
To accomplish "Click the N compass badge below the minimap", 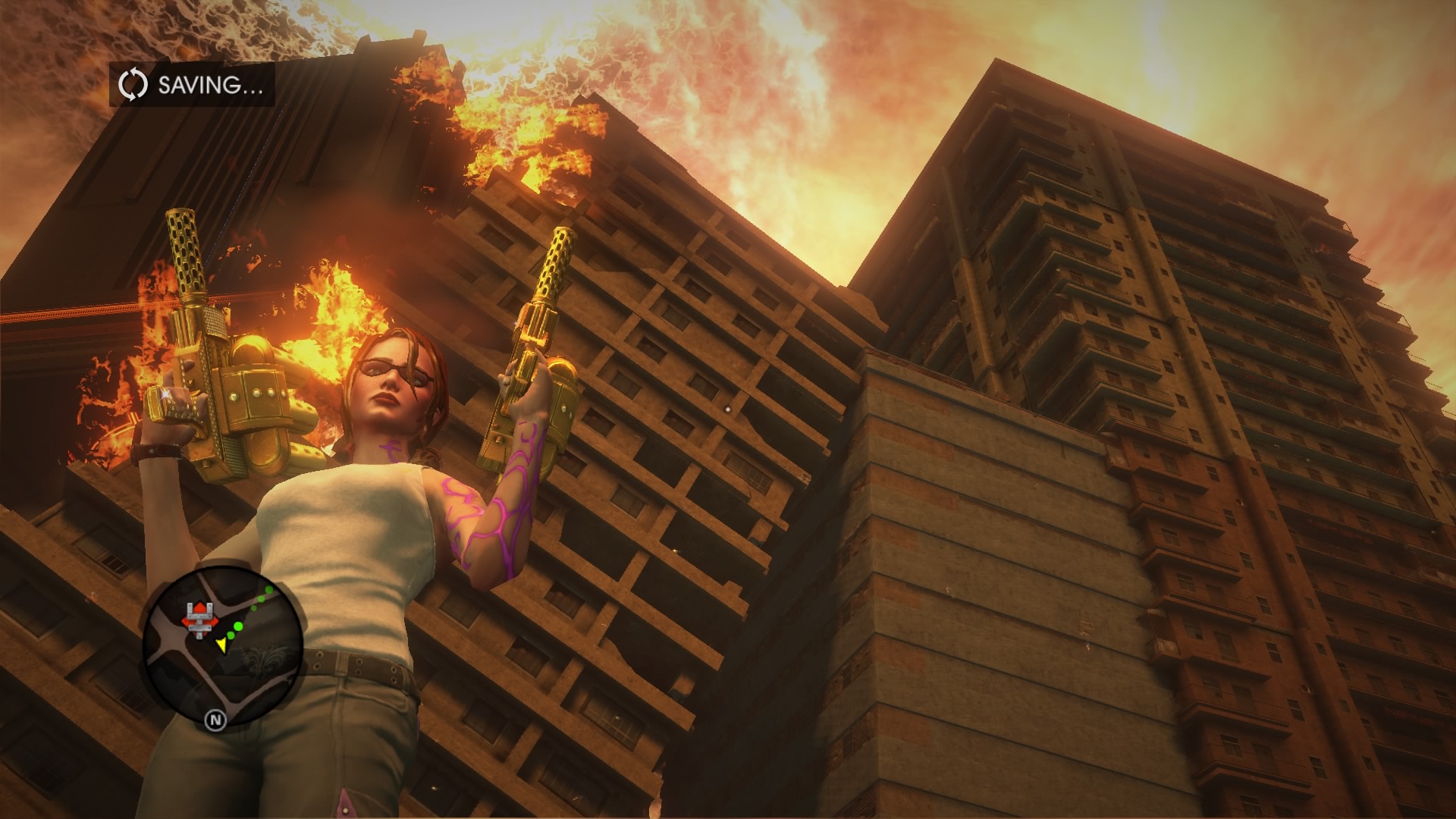I will click(x=217, y=720).
